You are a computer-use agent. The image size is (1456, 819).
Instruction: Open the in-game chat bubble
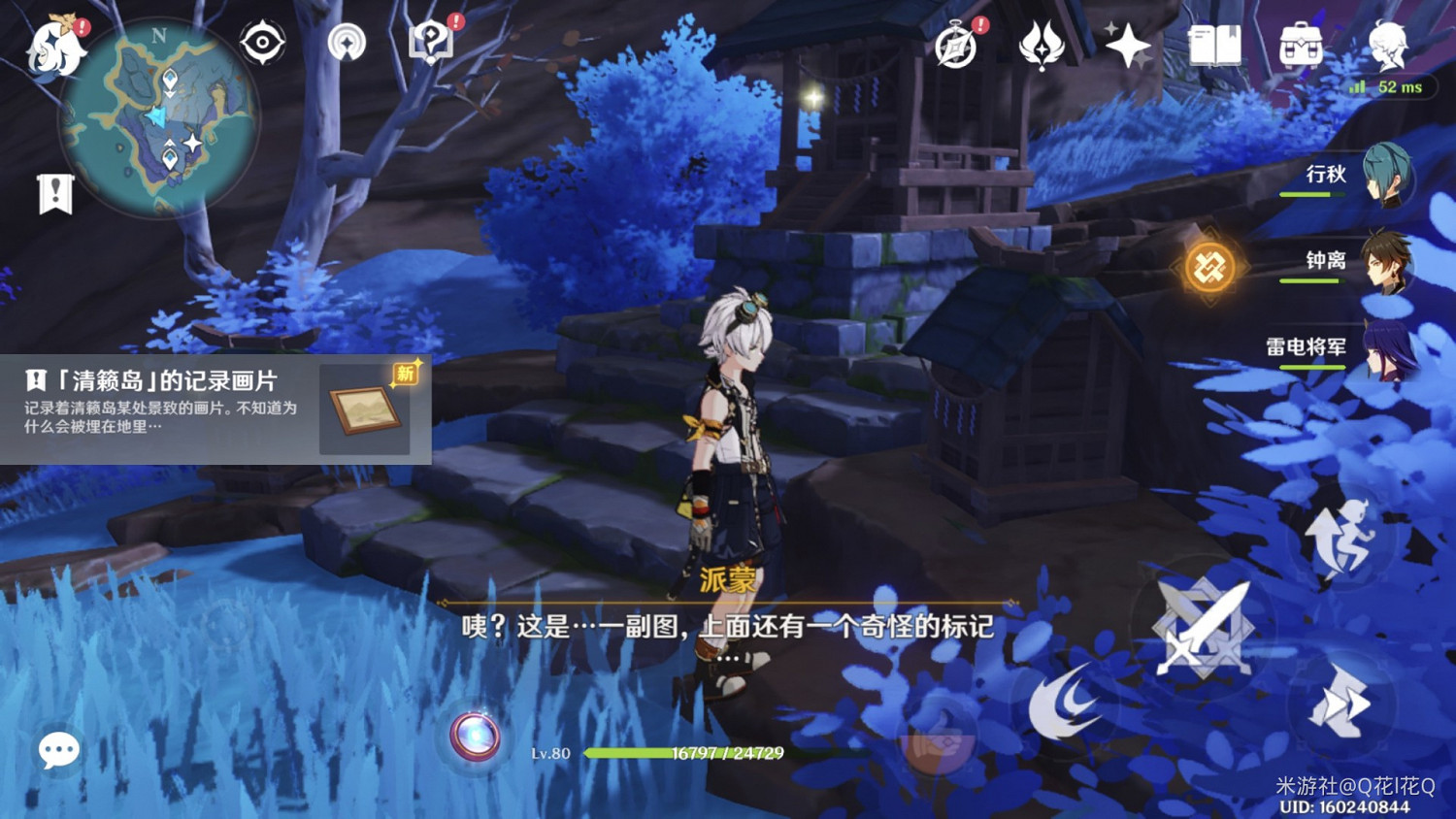click(58, 749)
